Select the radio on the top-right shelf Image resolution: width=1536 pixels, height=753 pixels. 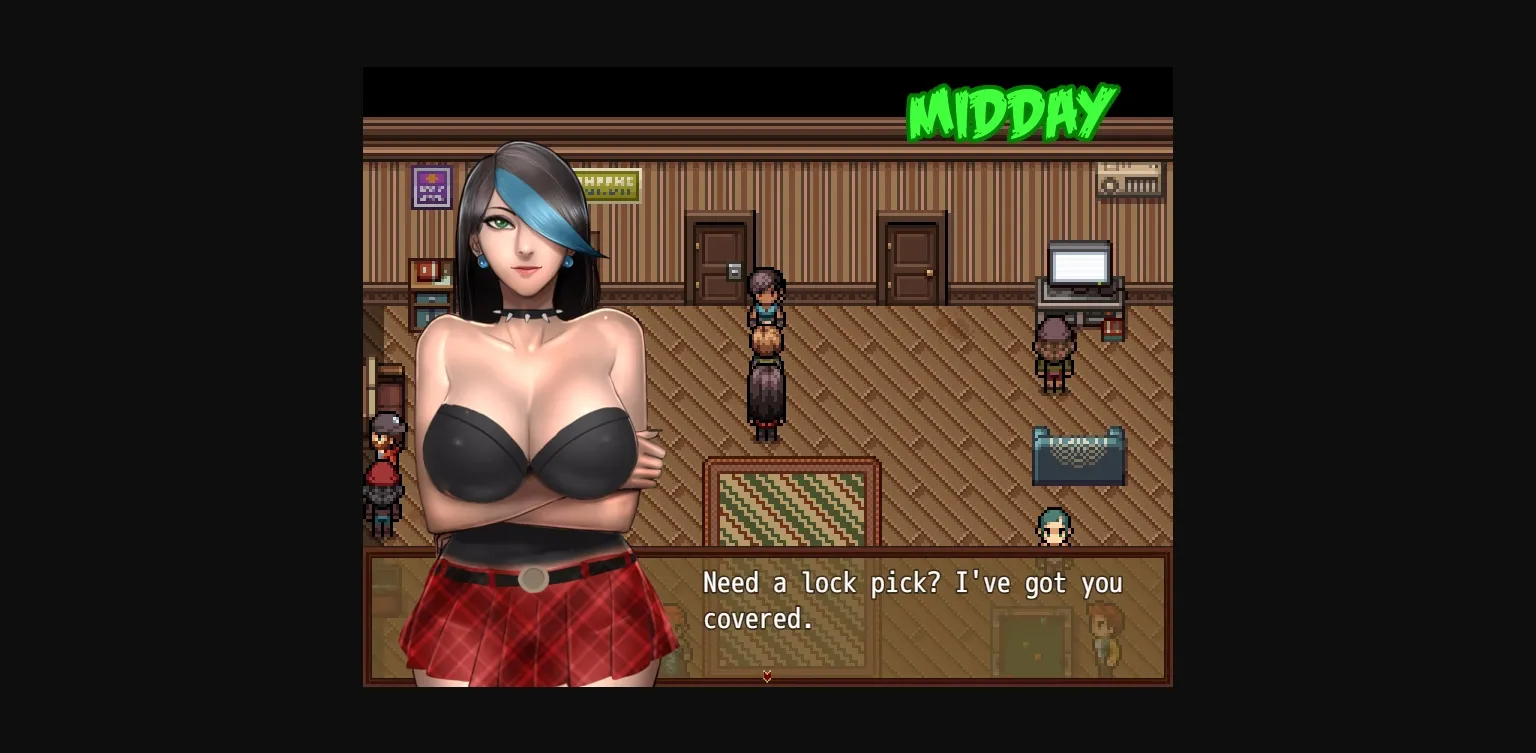pos(1129,180)
